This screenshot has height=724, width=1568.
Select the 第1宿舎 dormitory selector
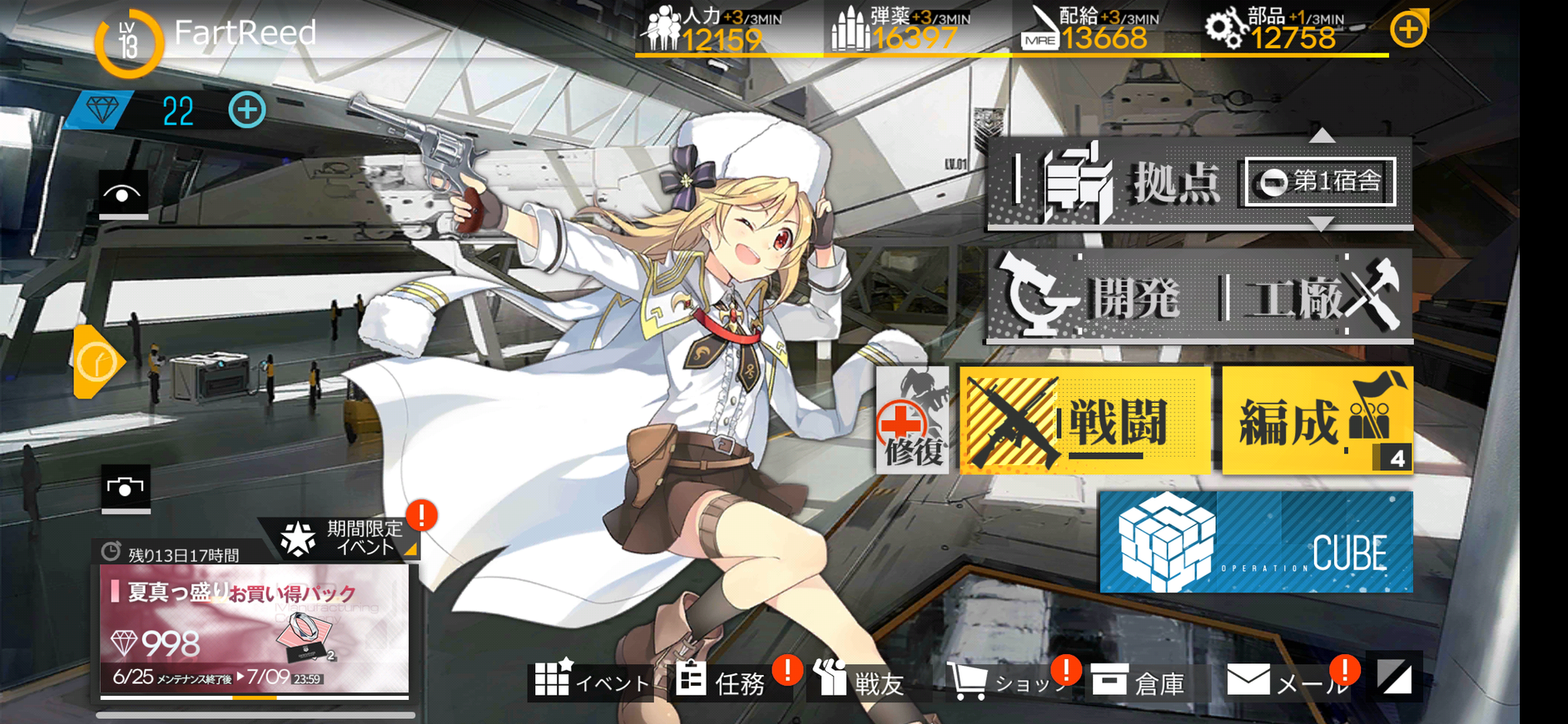[x=1320, y=181]
